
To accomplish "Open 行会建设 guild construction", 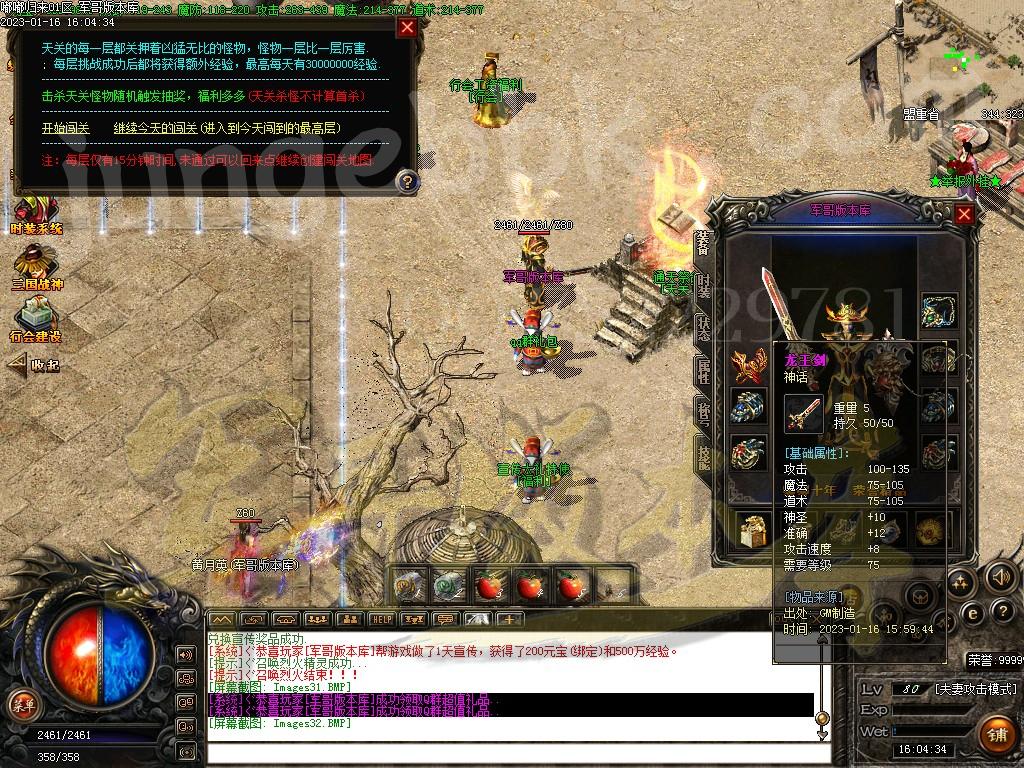I will [37, 320].
